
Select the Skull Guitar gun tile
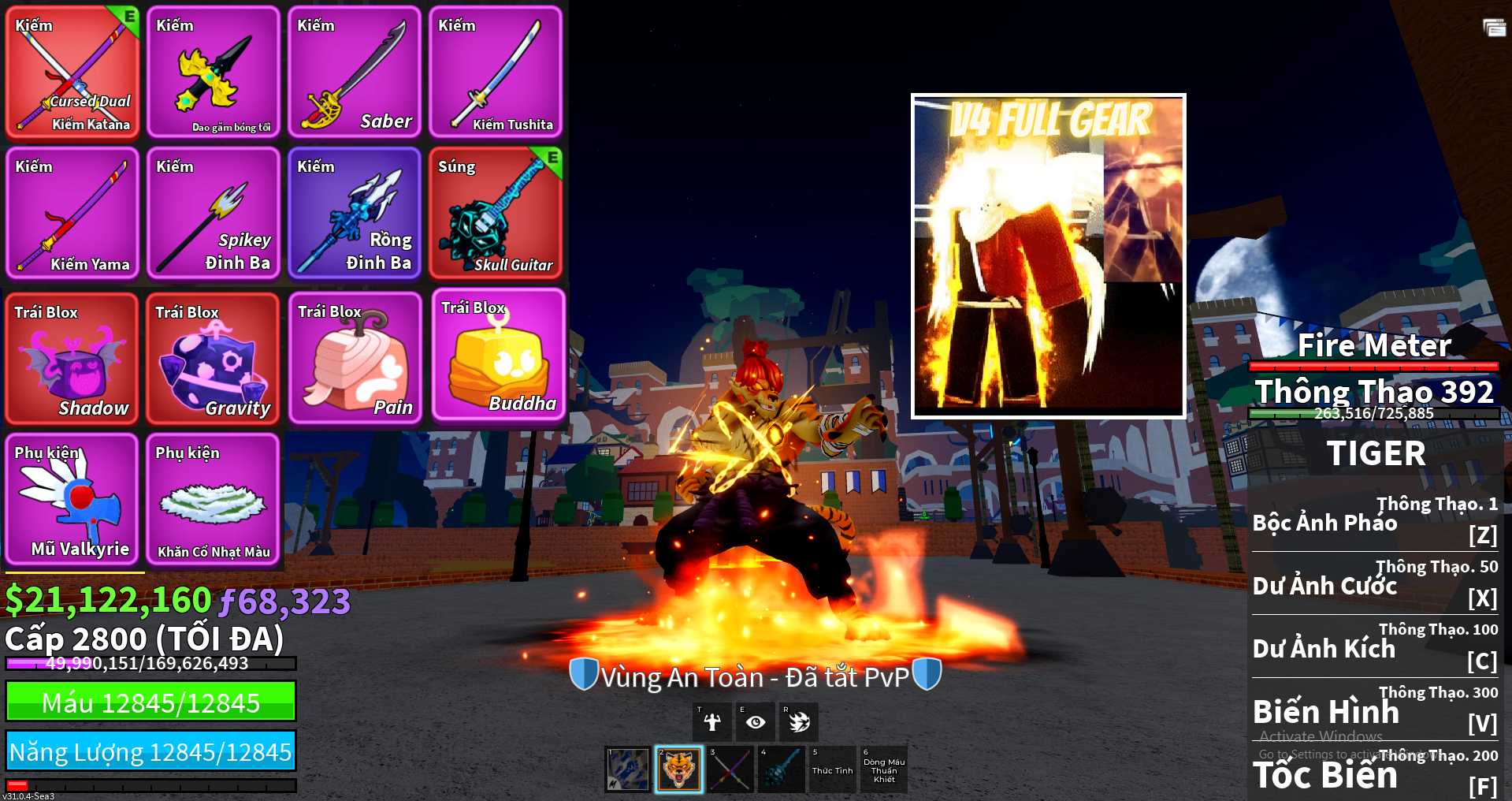click(x=496, y=213)
